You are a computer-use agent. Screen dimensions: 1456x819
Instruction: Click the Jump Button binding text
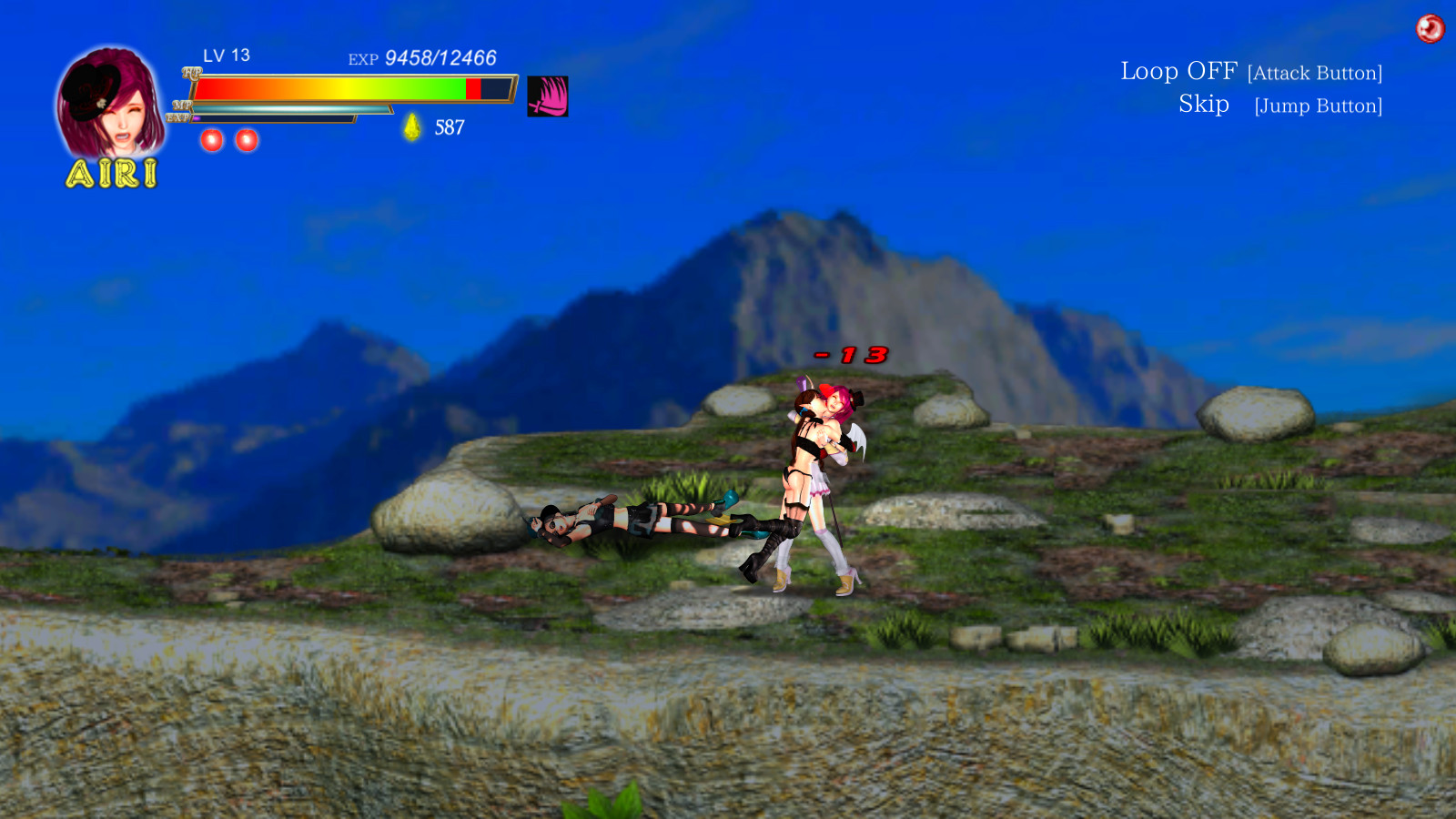point(1317,106)
